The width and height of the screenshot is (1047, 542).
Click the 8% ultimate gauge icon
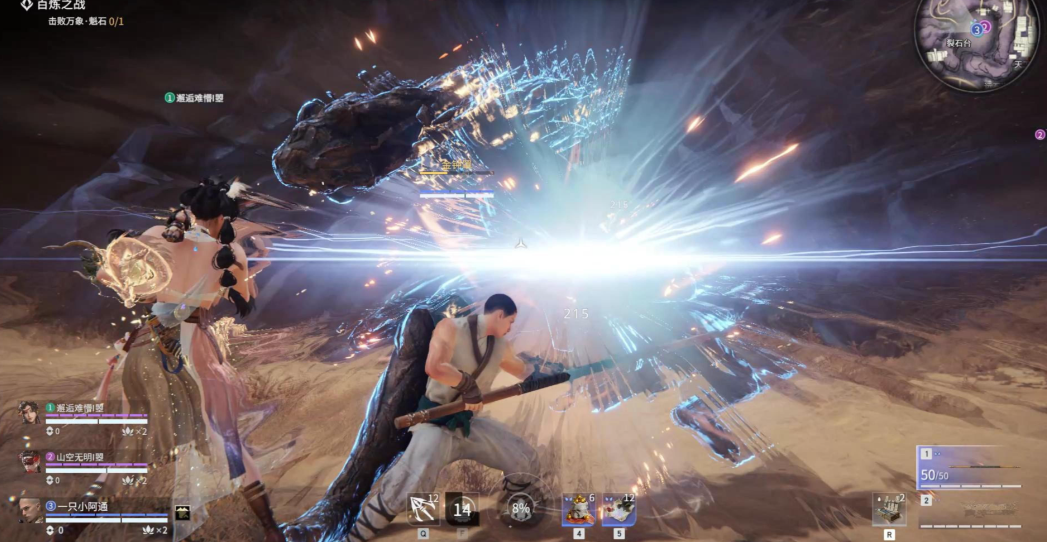coord(520,508)
